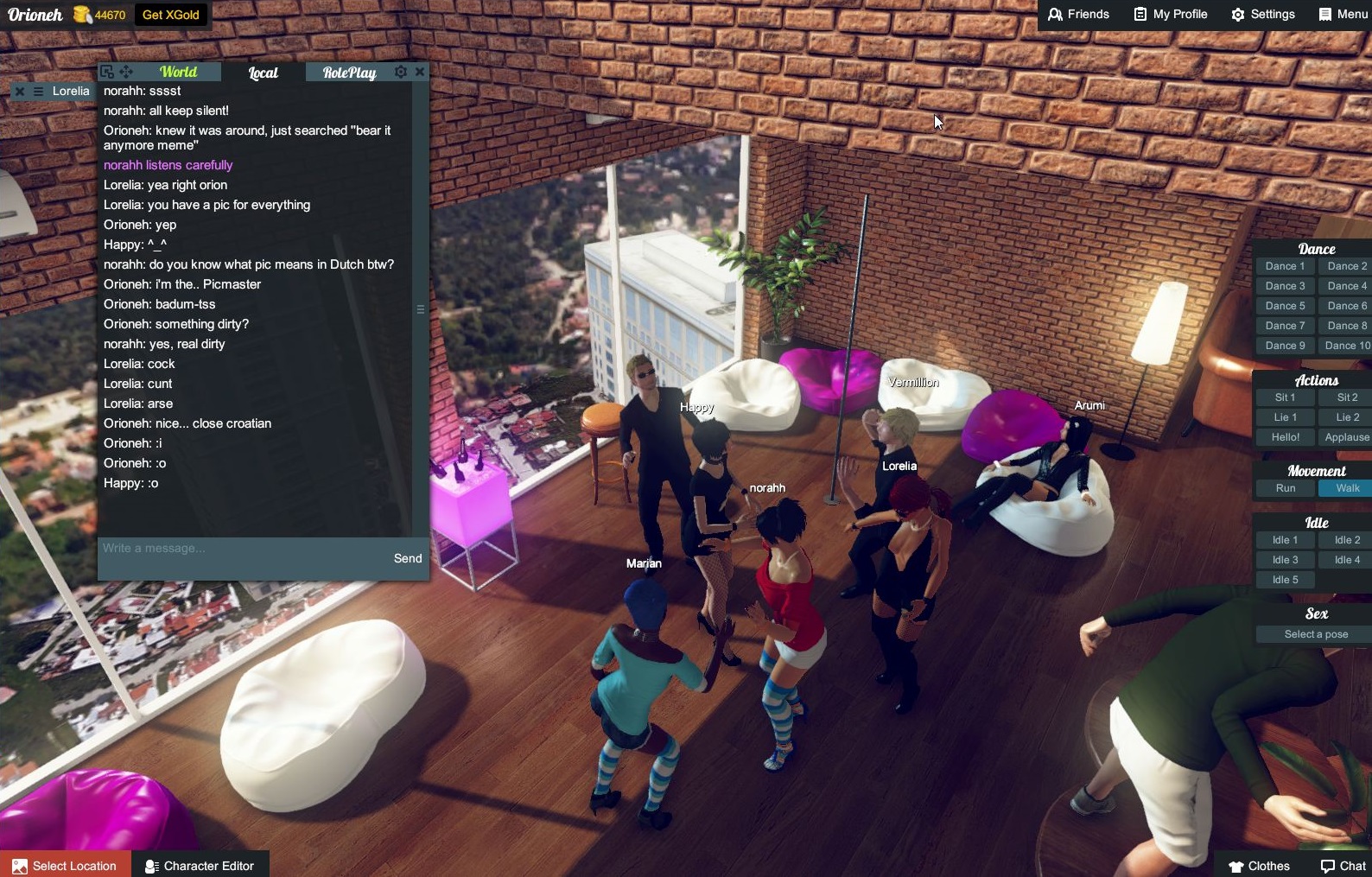Click the pop-out chat window icon
Screen dimensions: 1372x877
(105, 72)
